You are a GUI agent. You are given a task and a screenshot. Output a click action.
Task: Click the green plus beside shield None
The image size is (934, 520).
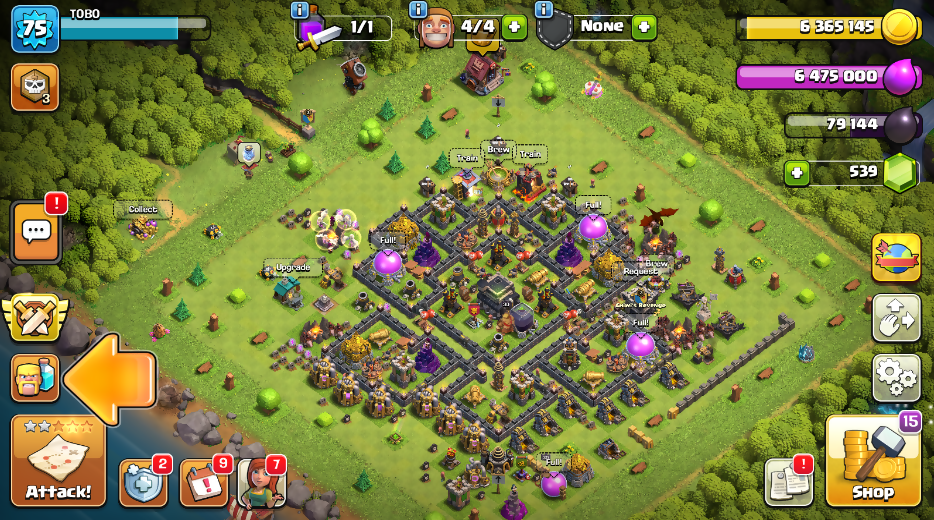point(644,27)
